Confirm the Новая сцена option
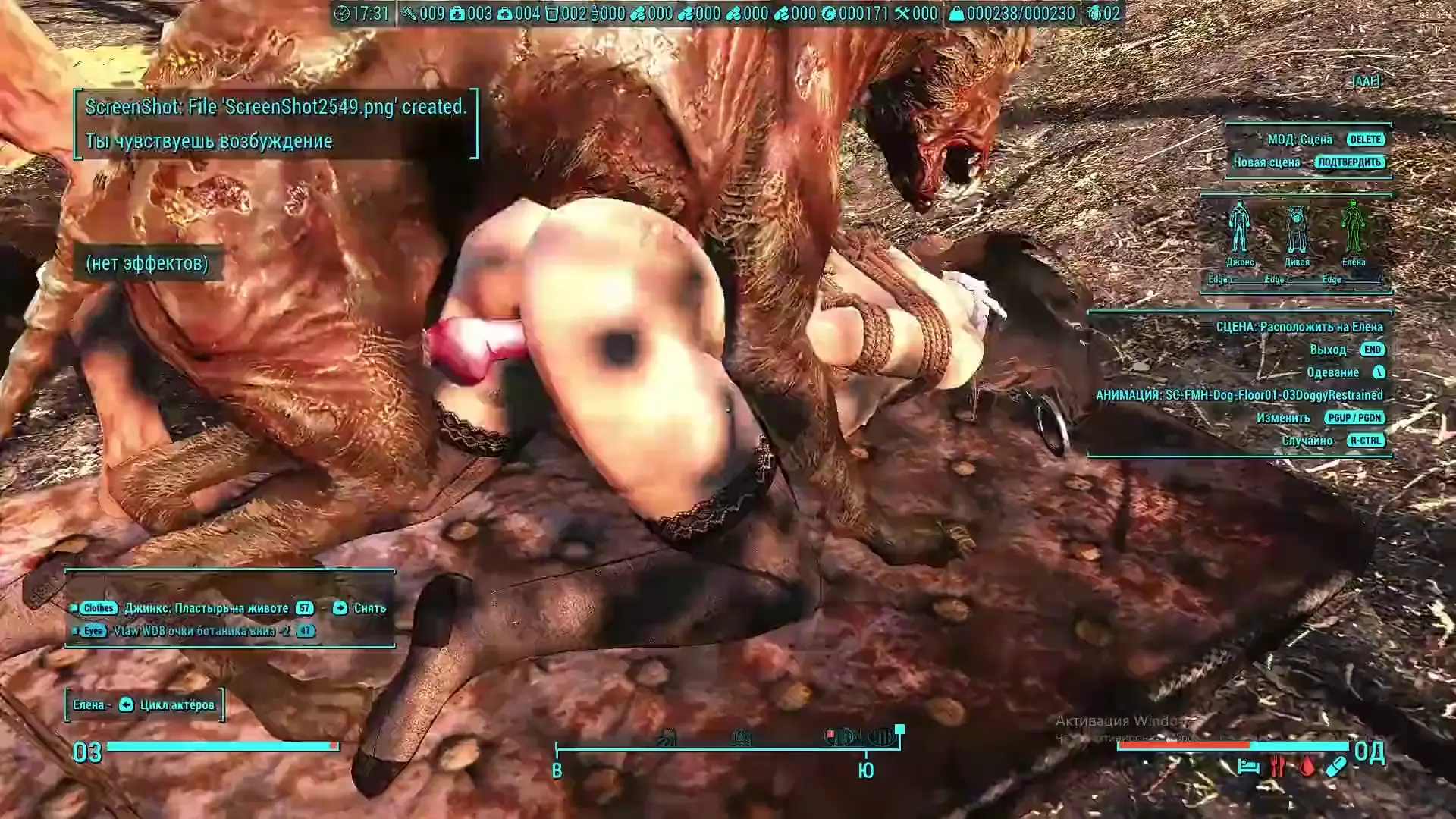Screen dimensions: 1456x819 coord(1350,162)
